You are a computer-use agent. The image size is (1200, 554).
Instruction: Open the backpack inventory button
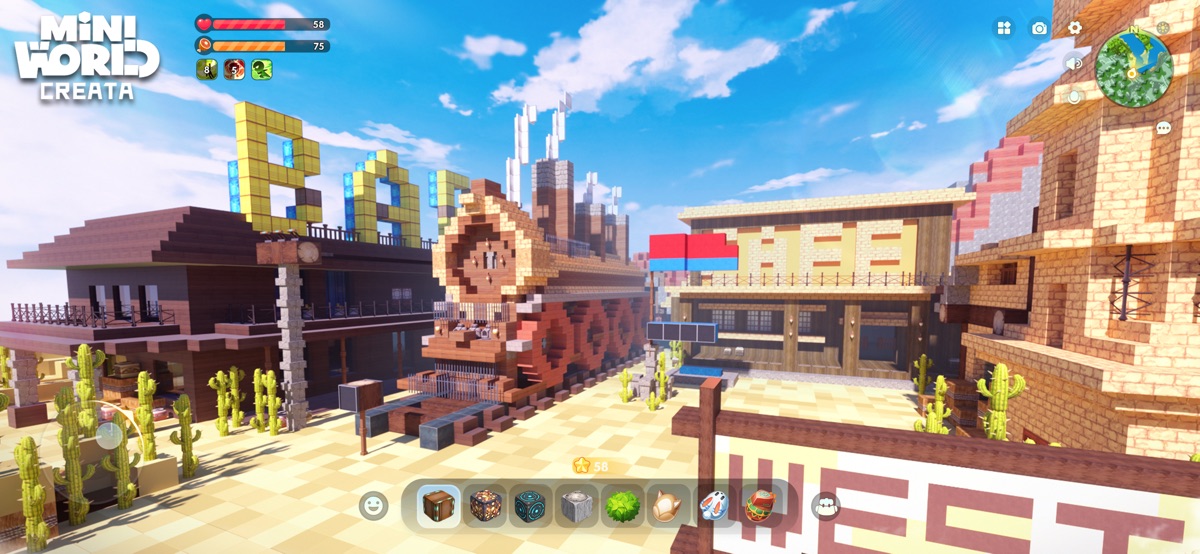[x=826, y=506]
